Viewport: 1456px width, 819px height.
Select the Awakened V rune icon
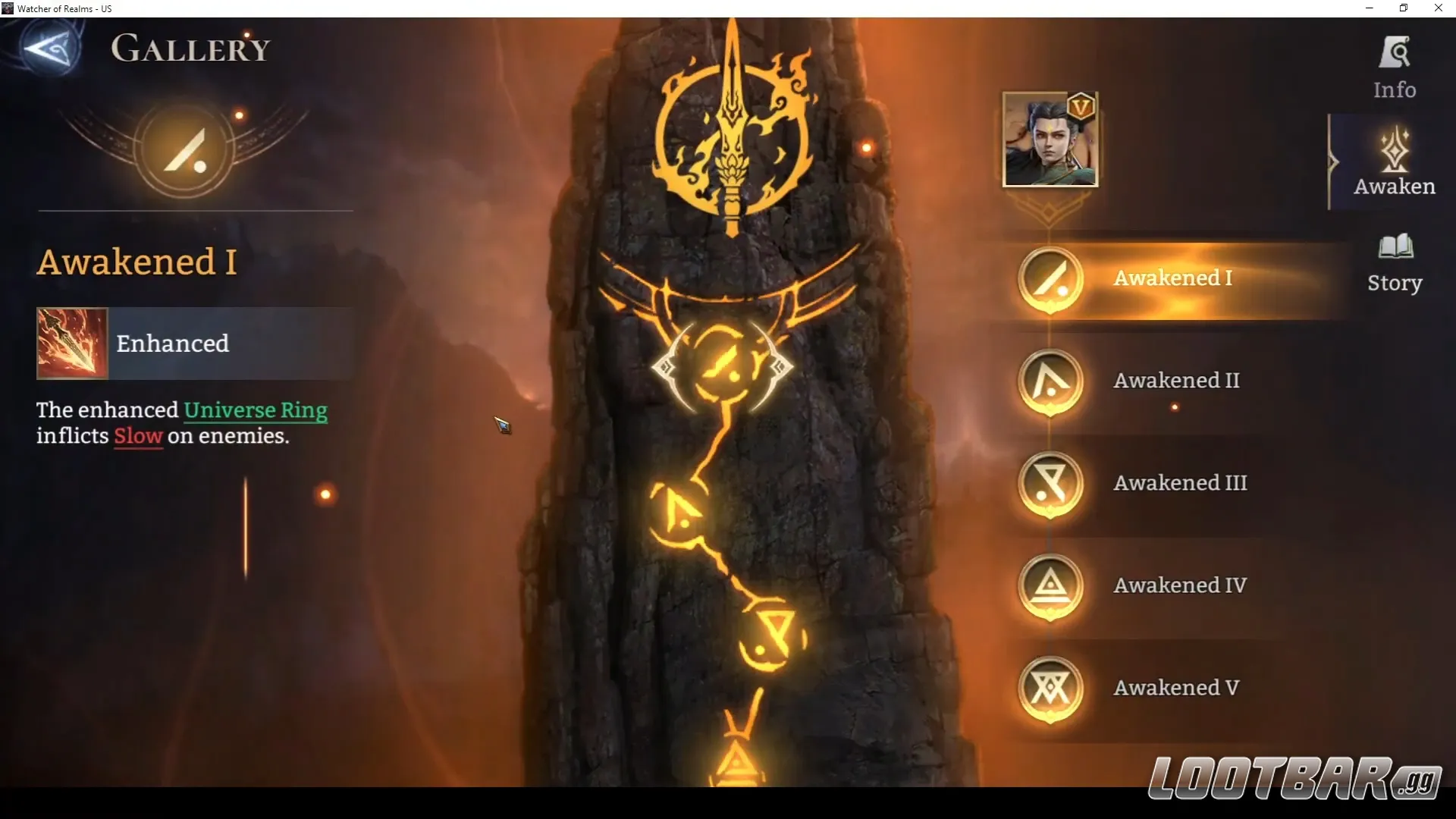coord(1050,689)
